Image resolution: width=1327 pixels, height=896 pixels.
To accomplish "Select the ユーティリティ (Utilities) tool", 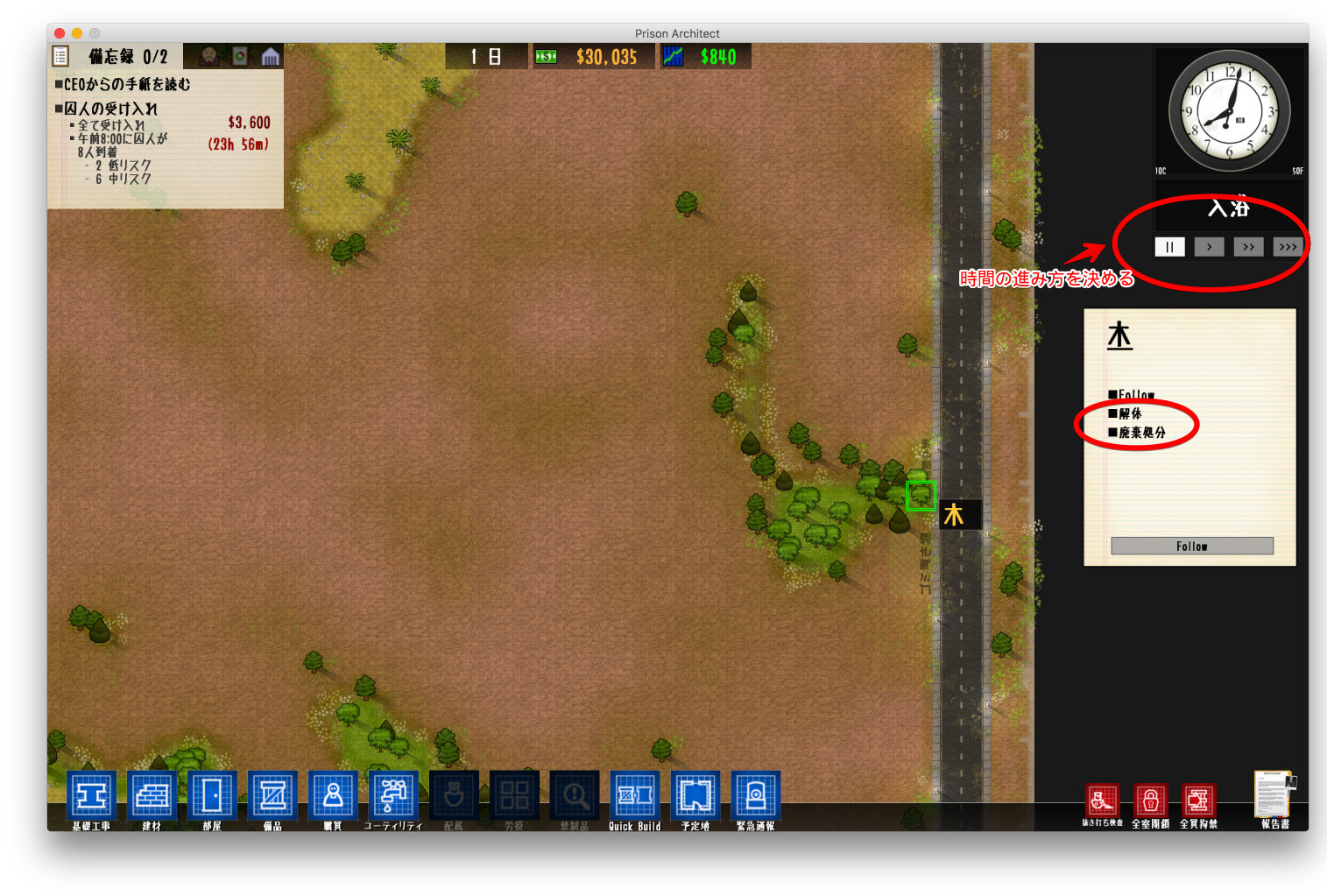I will point(393,796).
